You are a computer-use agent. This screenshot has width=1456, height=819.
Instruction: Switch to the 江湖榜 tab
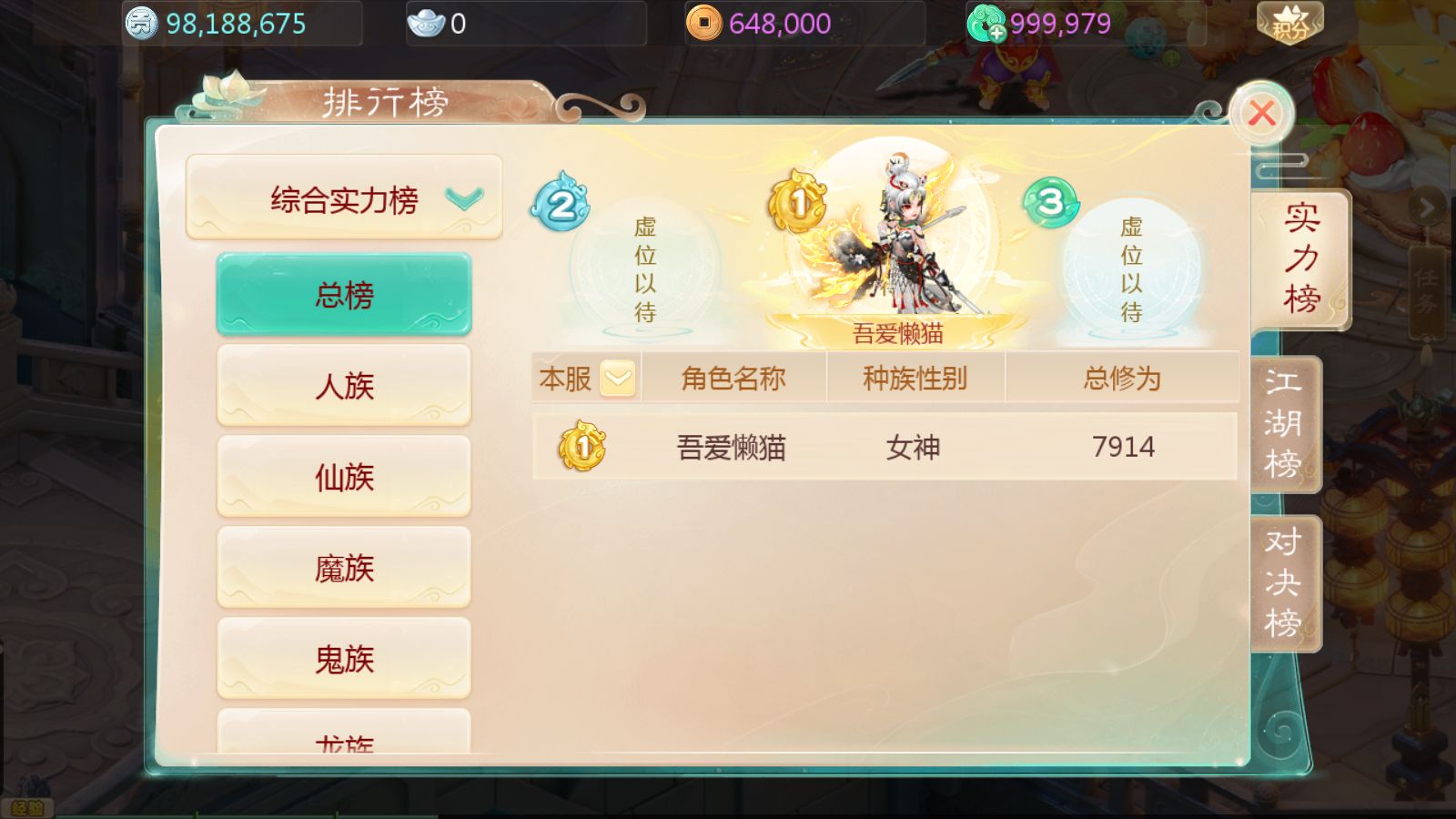click(1283, 423)
